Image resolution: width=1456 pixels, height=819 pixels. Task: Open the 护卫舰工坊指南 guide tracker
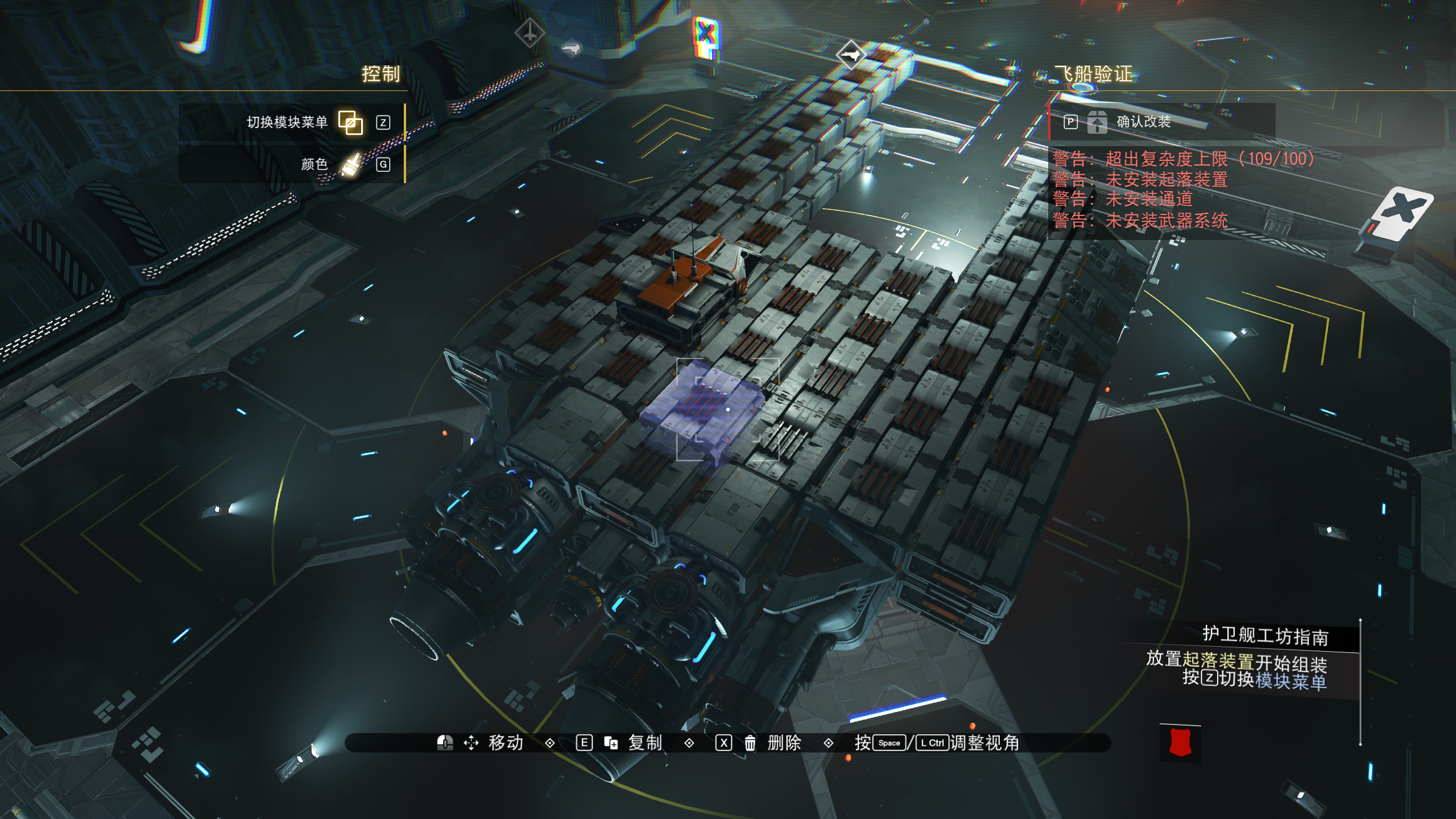(x=1265, y=636)
